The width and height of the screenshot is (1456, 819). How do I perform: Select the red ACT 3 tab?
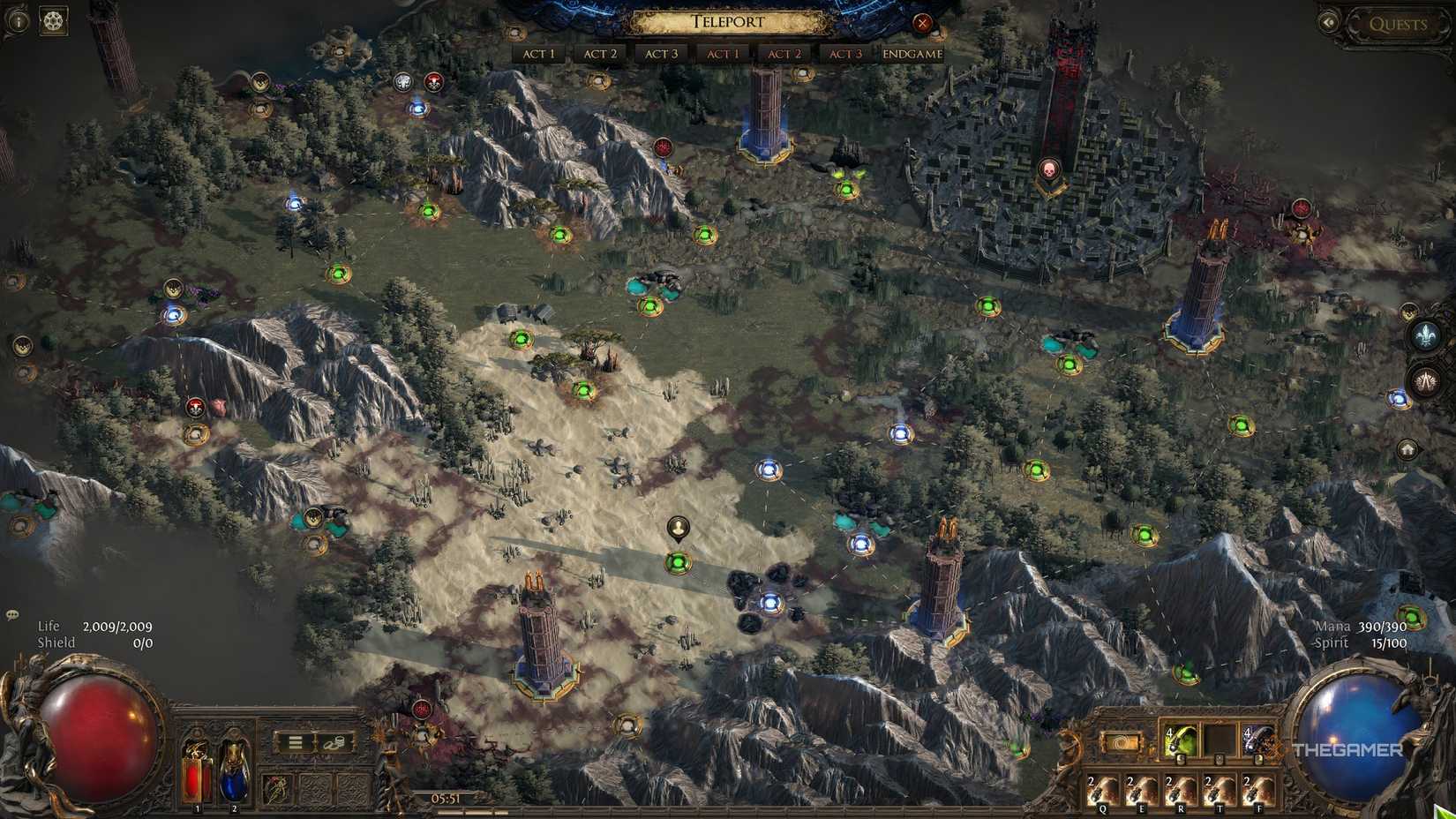(x=844, y=54)
